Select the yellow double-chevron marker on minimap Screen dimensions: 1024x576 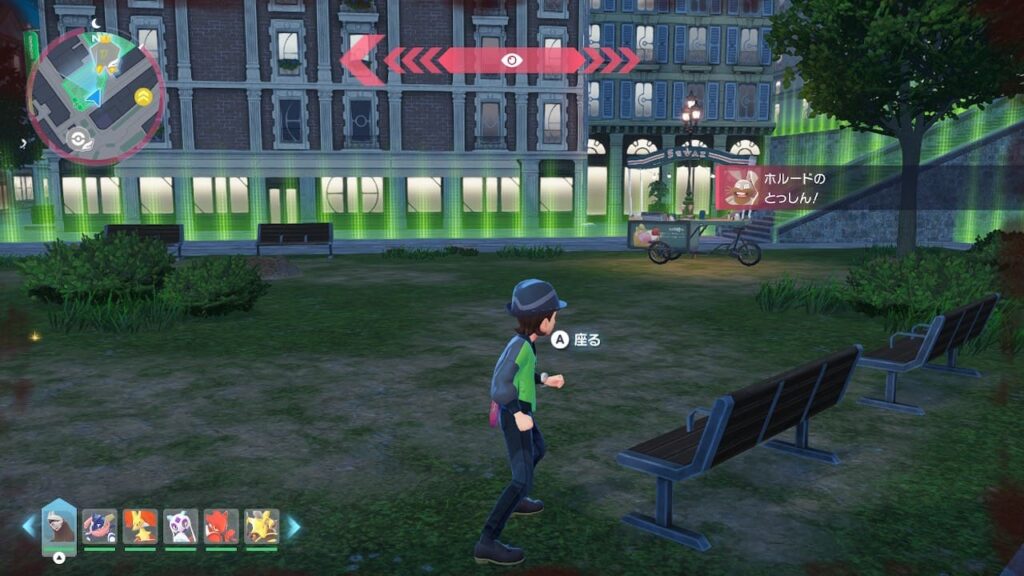point(143,96)
